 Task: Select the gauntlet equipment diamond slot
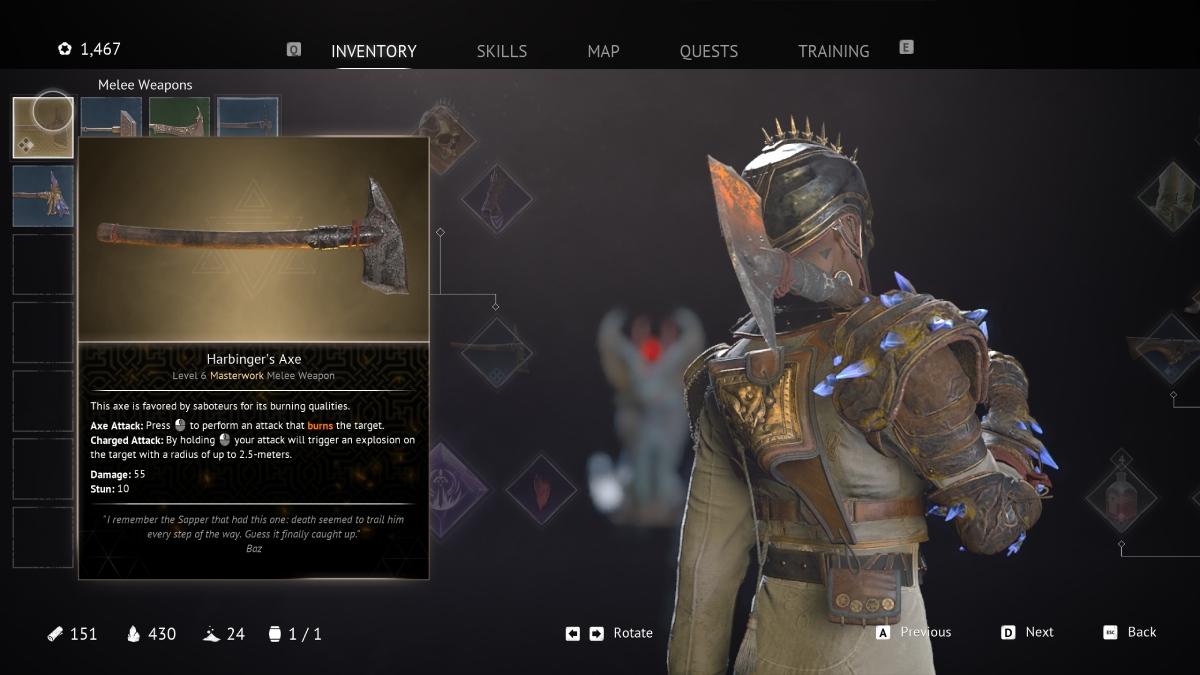[x=497, y=198]
